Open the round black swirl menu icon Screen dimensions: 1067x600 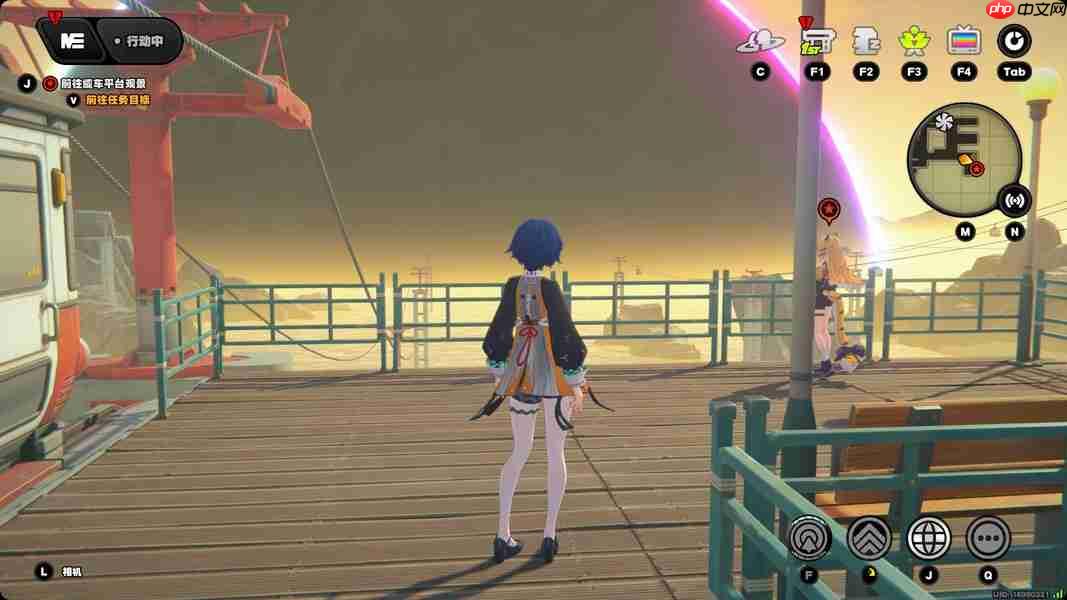coord(1014,41)
